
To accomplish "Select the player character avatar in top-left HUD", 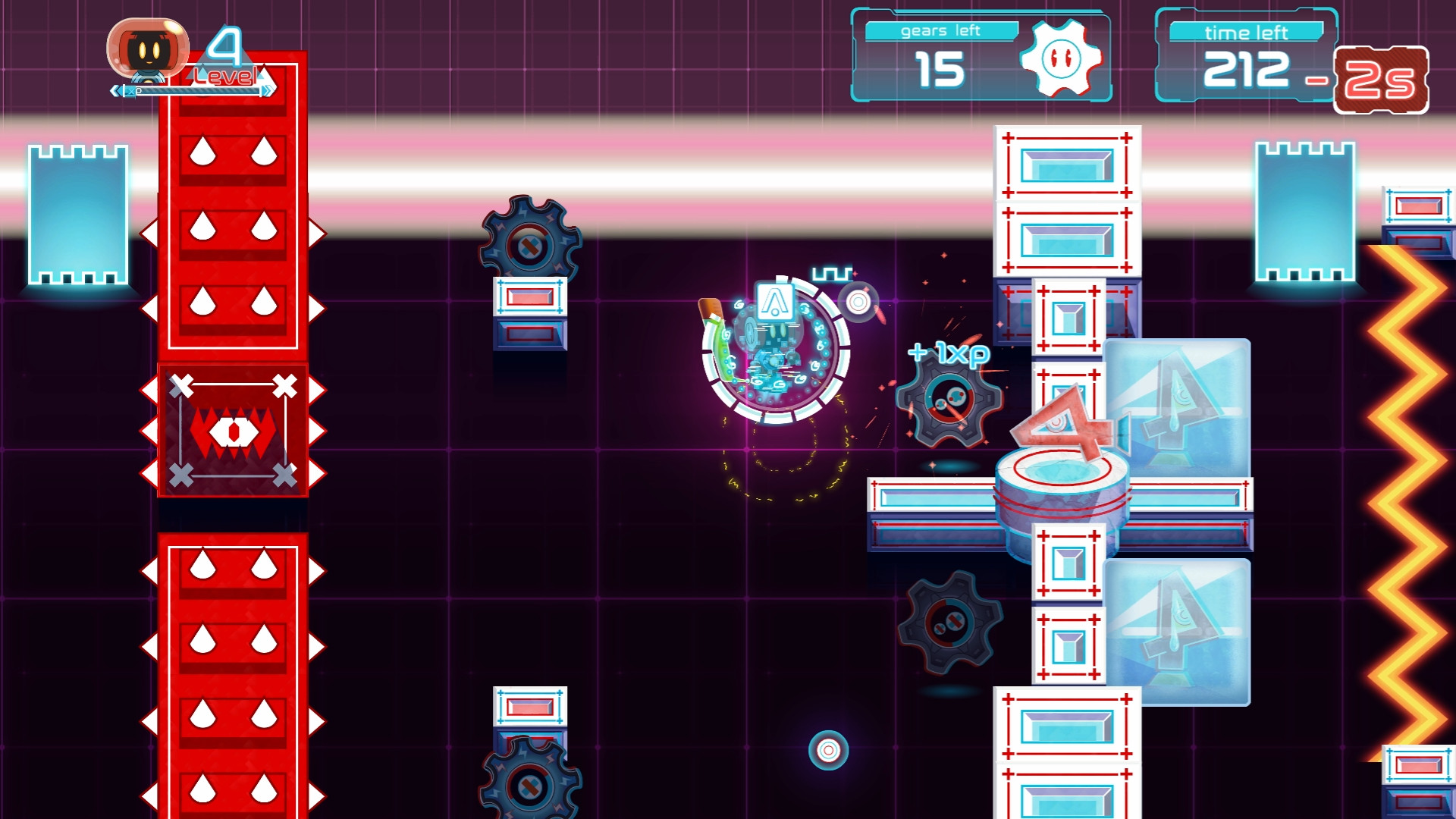I will coord(149,47).
